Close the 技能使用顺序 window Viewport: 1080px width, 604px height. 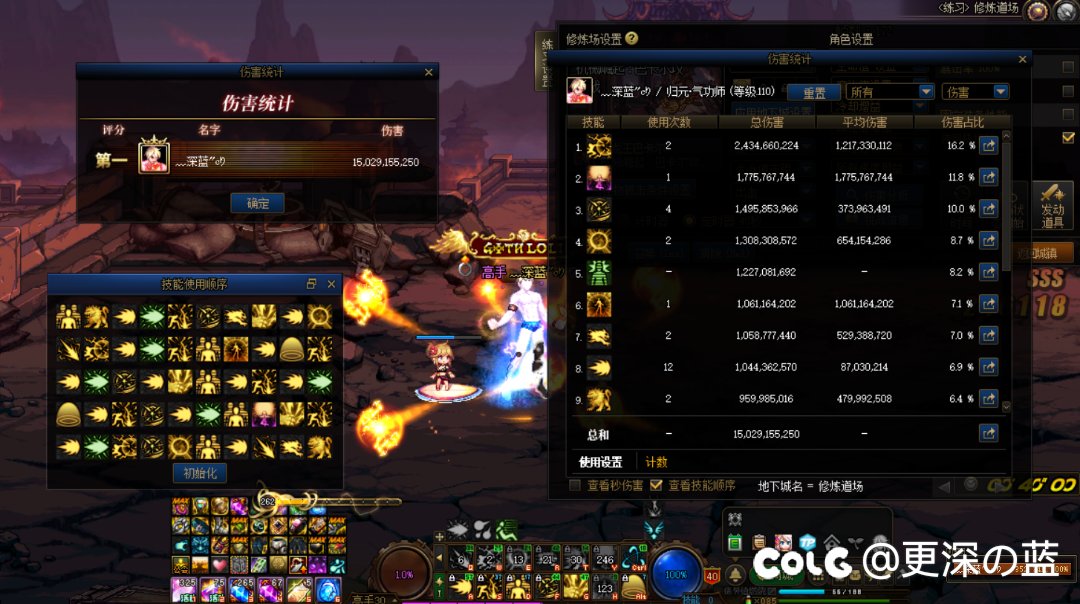tap(332, 284)
